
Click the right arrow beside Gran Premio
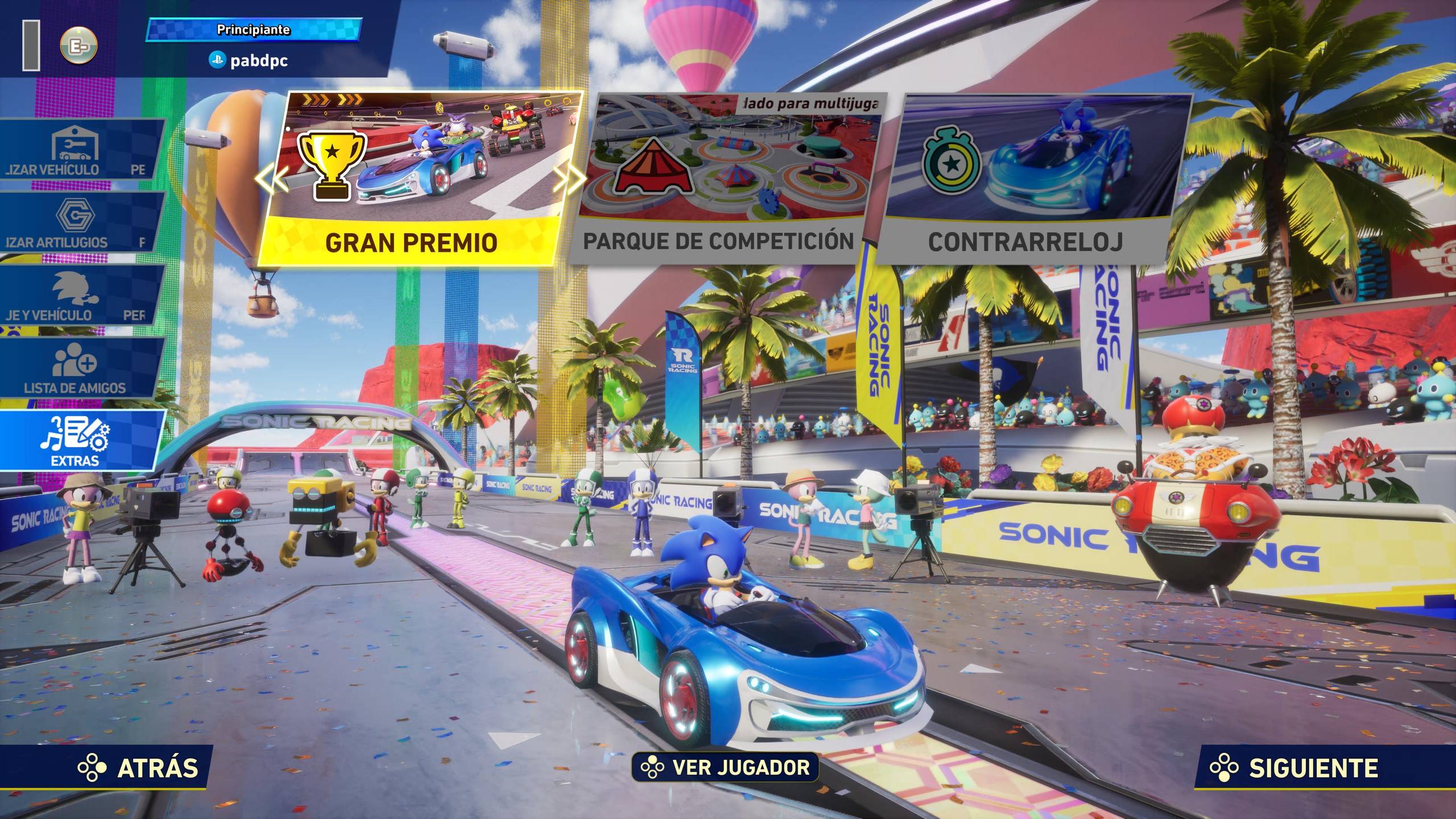click(570, 180)
